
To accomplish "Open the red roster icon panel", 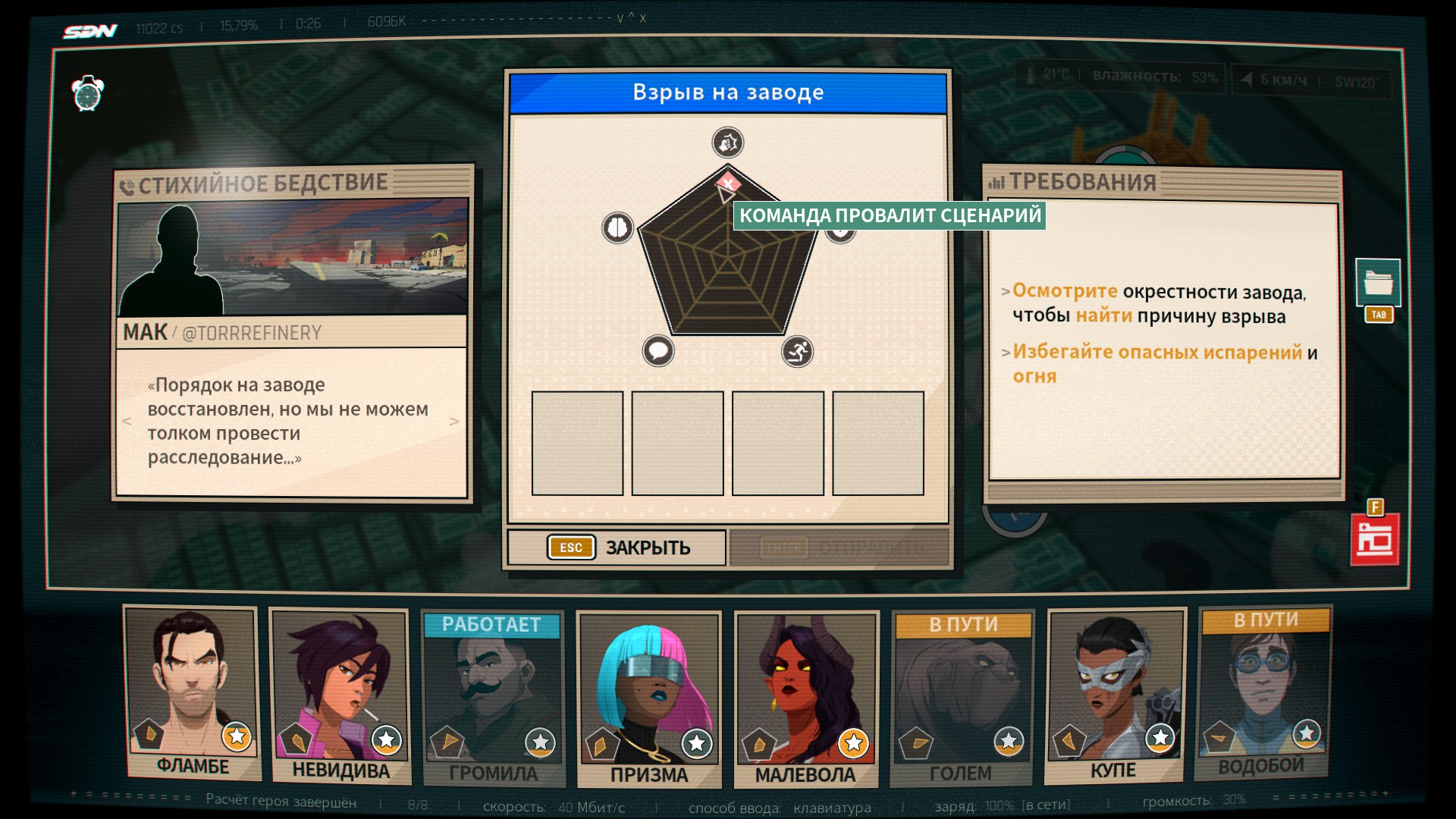I will click(x=1375, y=539).
